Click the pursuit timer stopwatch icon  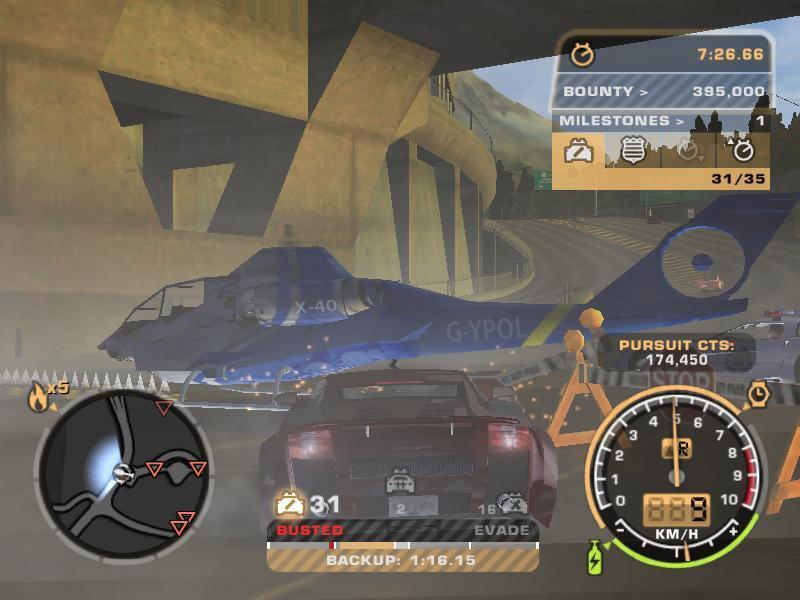(x=581, y=54)
